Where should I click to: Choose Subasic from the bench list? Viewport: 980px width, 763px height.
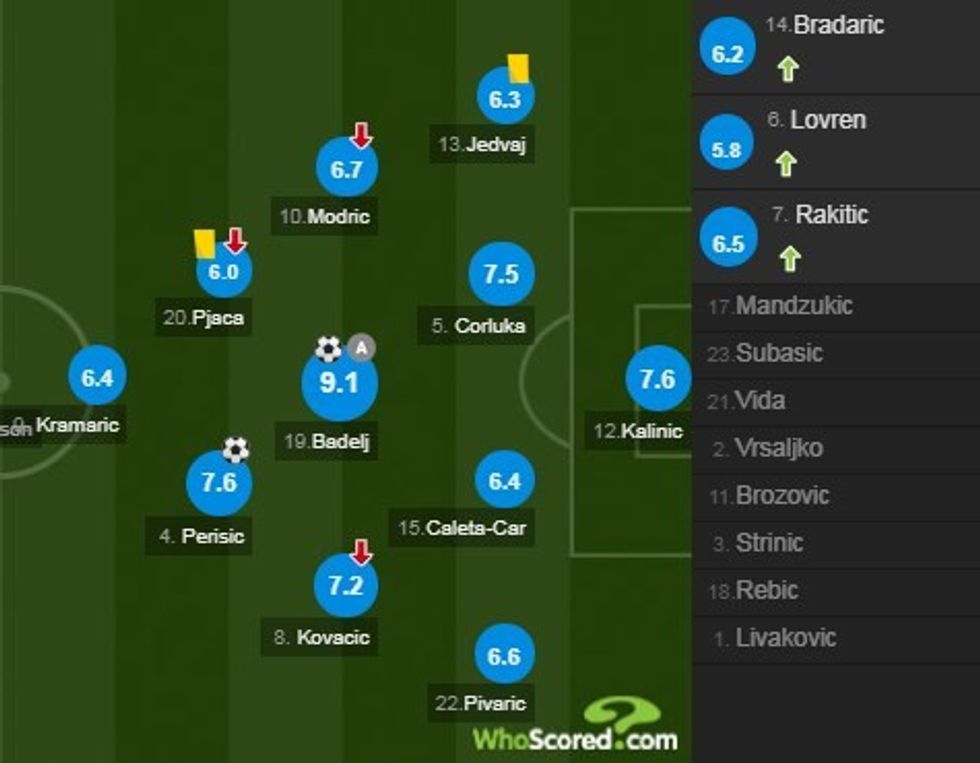(779, 353)
